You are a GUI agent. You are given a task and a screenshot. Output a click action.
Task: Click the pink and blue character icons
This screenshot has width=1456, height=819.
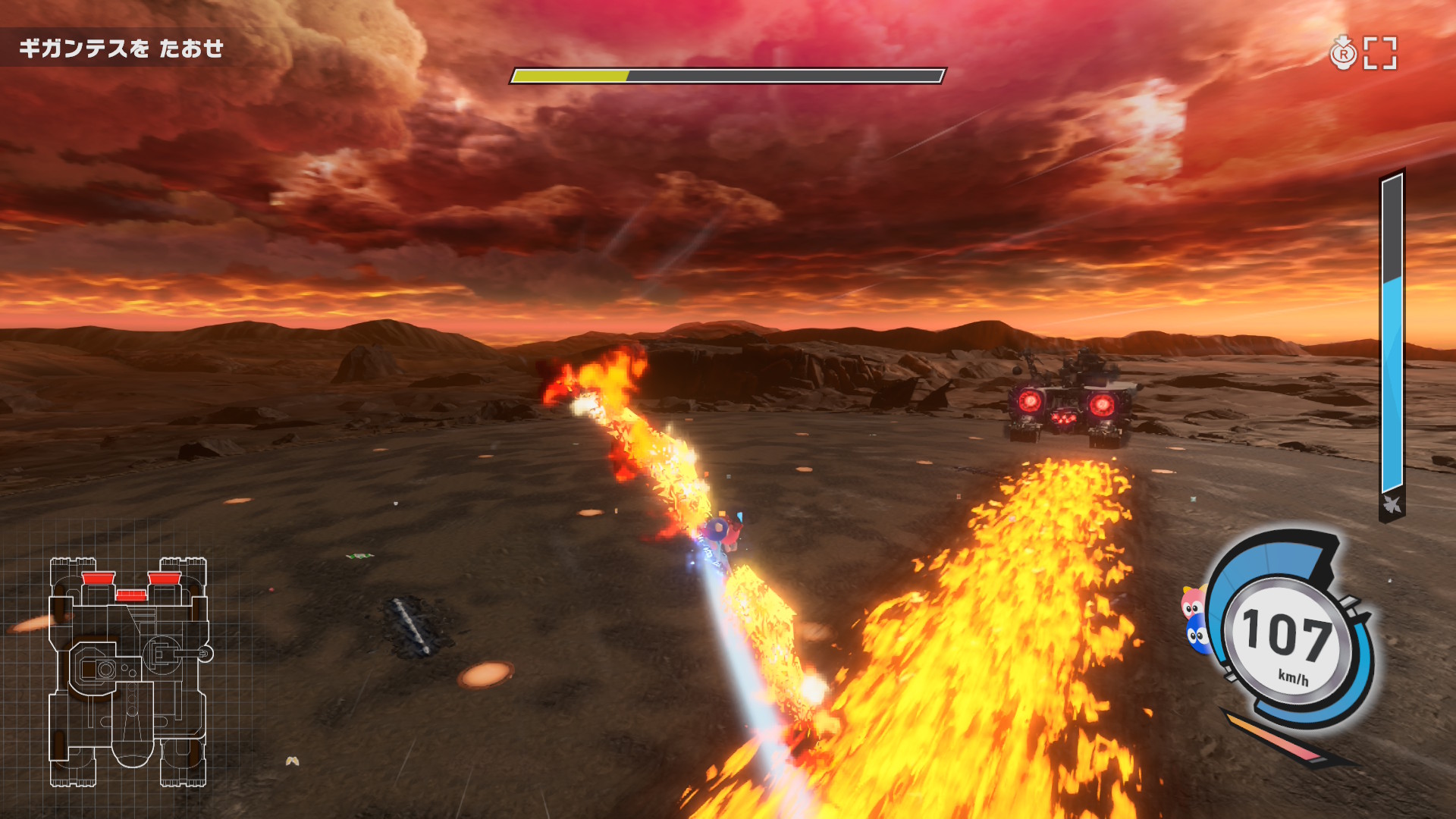click(1195, 619)
